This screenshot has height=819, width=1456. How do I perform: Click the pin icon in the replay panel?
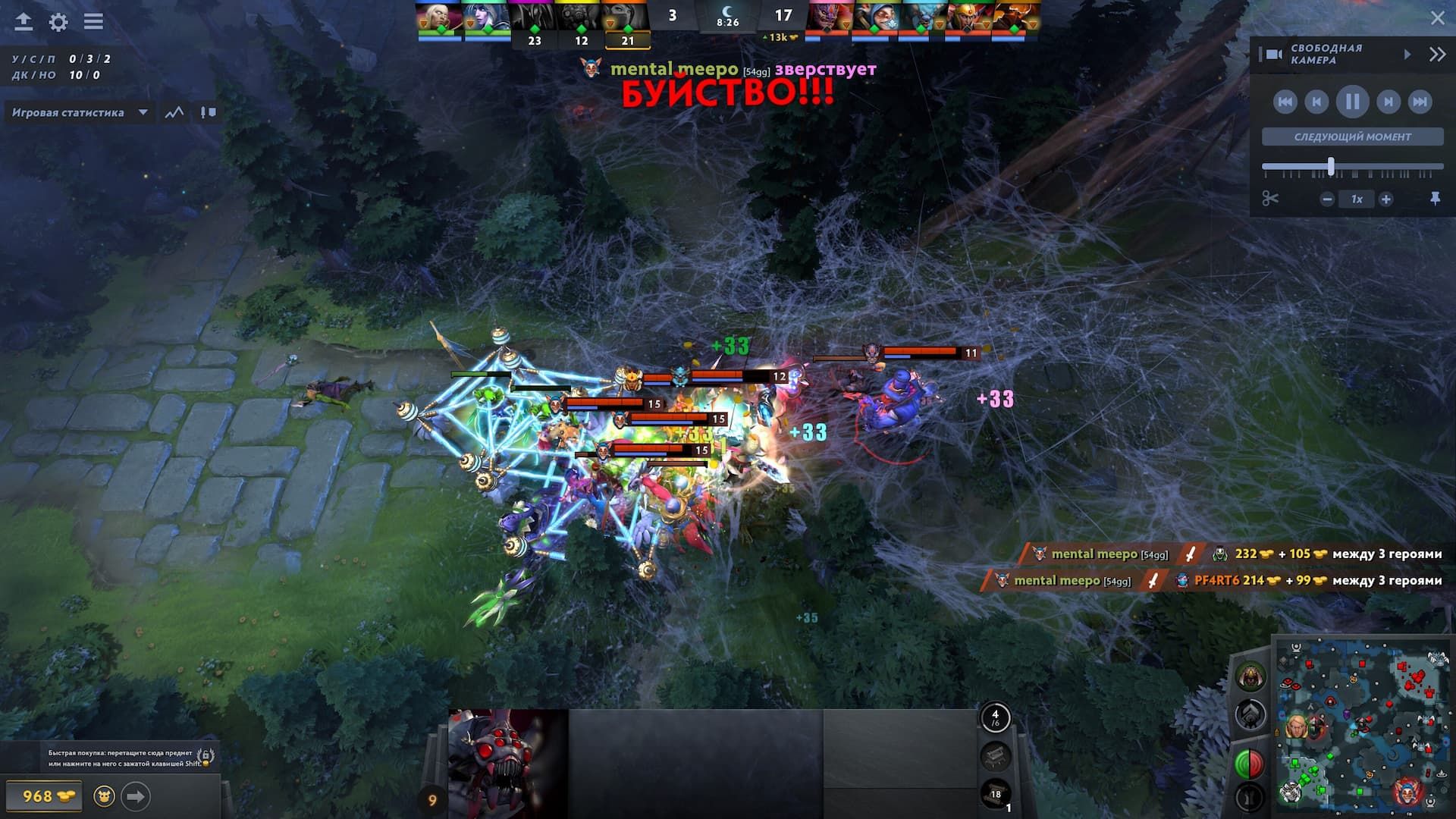[x=1436, y=199]
